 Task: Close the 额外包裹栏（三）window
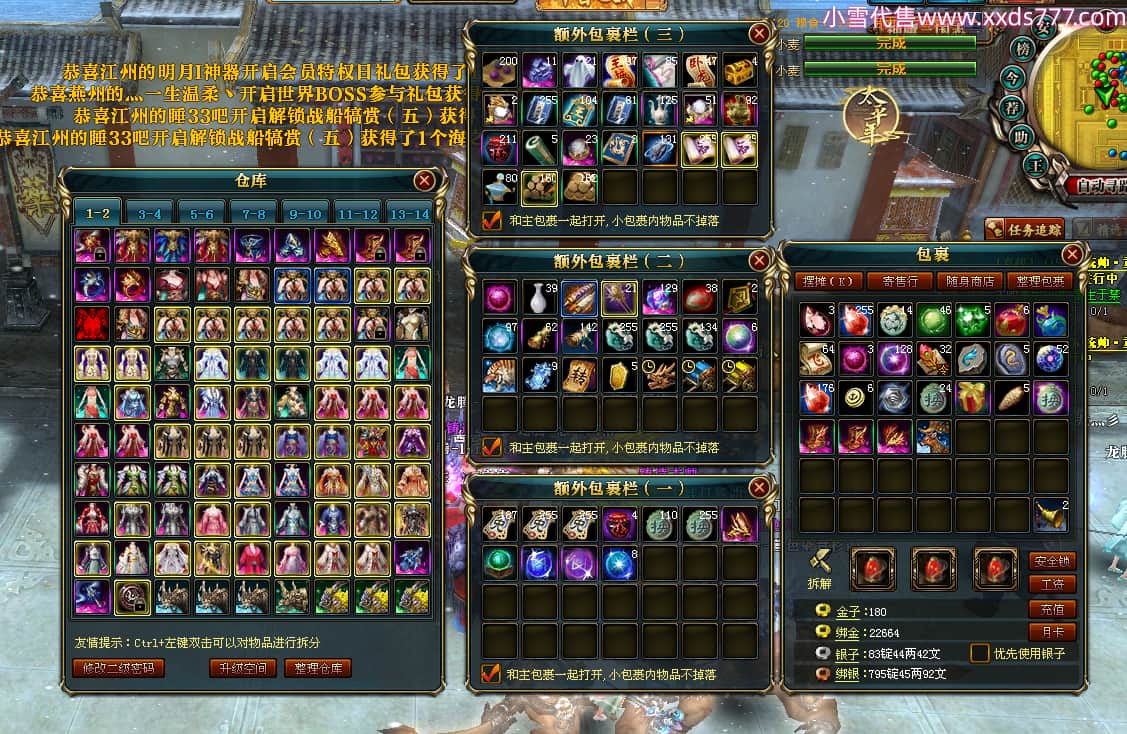(760, 33)
